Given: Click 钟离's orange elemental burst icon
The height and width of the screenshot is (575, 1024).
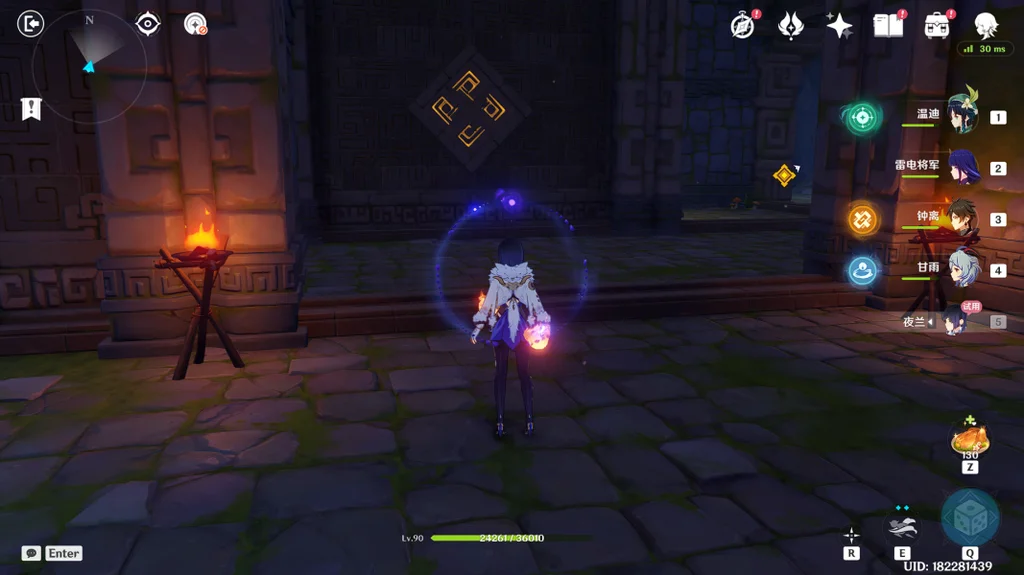Looking at the screenshot, I should click(x=863, y=219).
